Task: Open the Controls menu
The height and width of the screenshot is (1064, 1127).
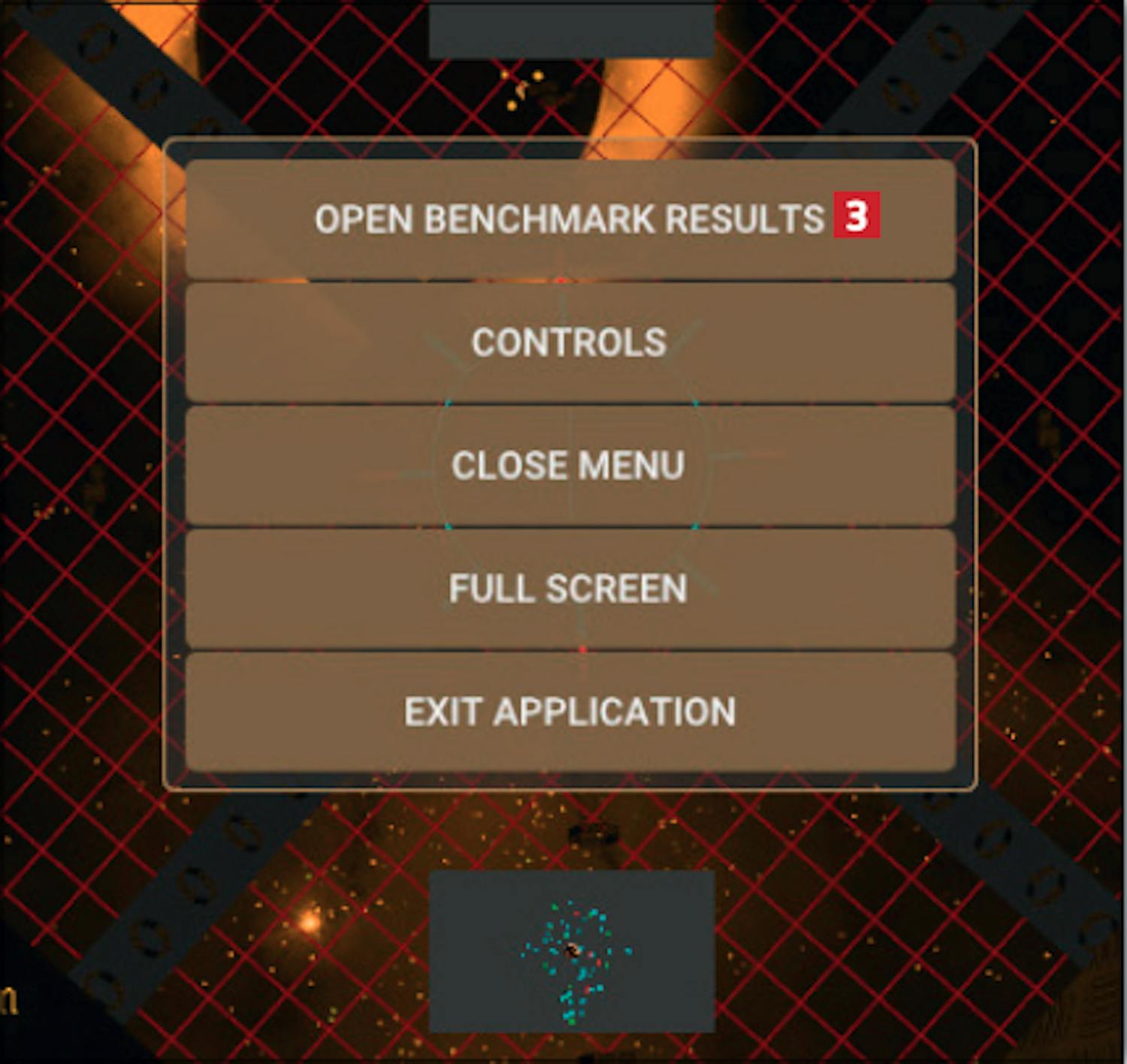Action: click(x=569, y=343)
